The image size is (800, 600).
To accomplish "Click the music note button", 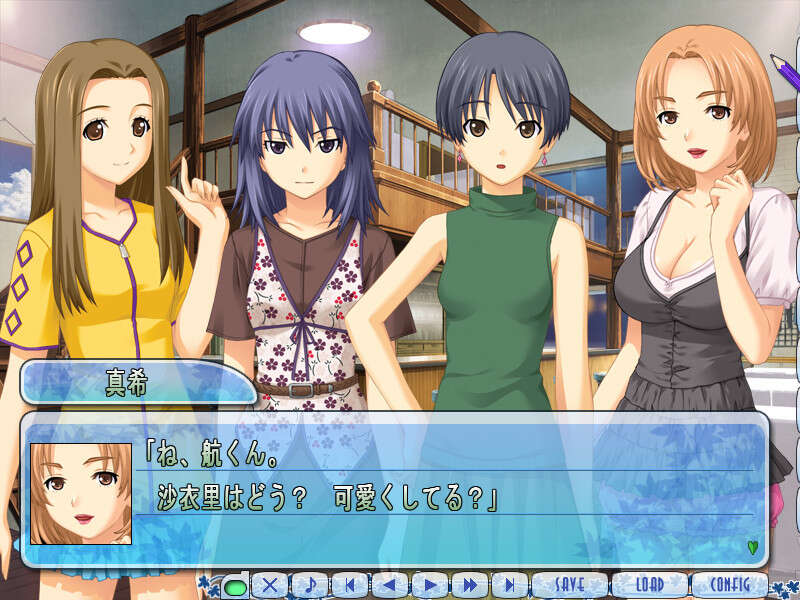I will coord(310,586).
